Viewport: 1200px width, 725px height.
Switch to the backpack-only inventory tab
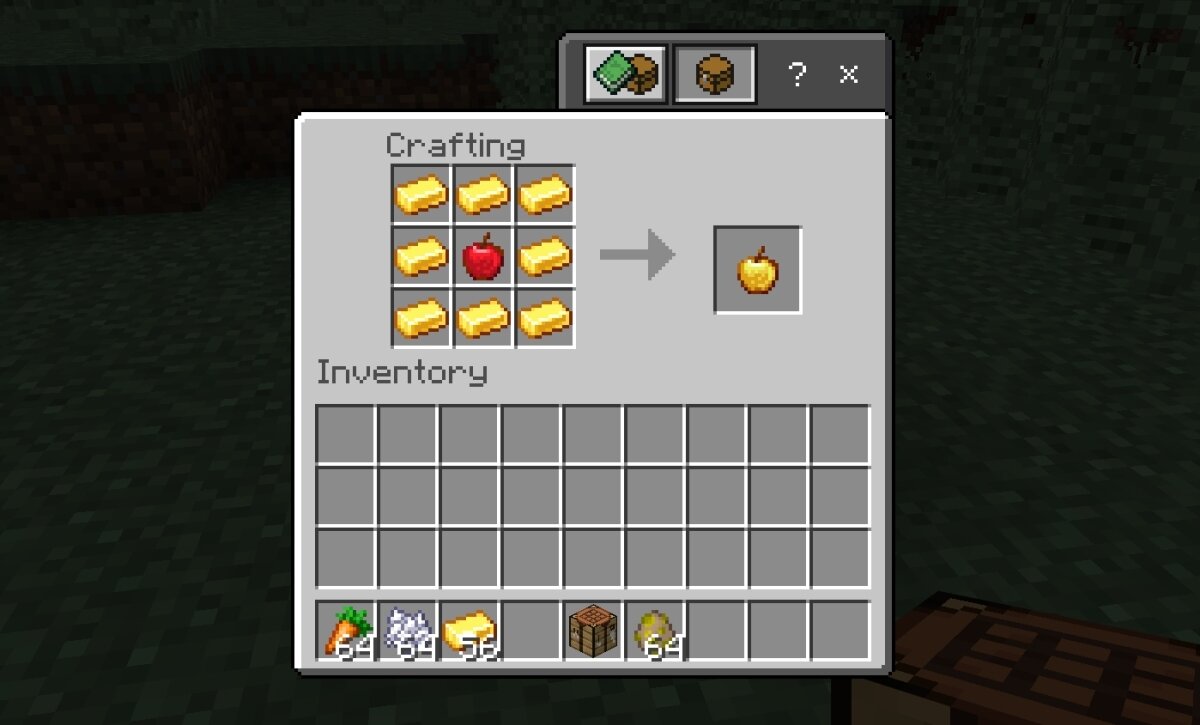[715, 73]
